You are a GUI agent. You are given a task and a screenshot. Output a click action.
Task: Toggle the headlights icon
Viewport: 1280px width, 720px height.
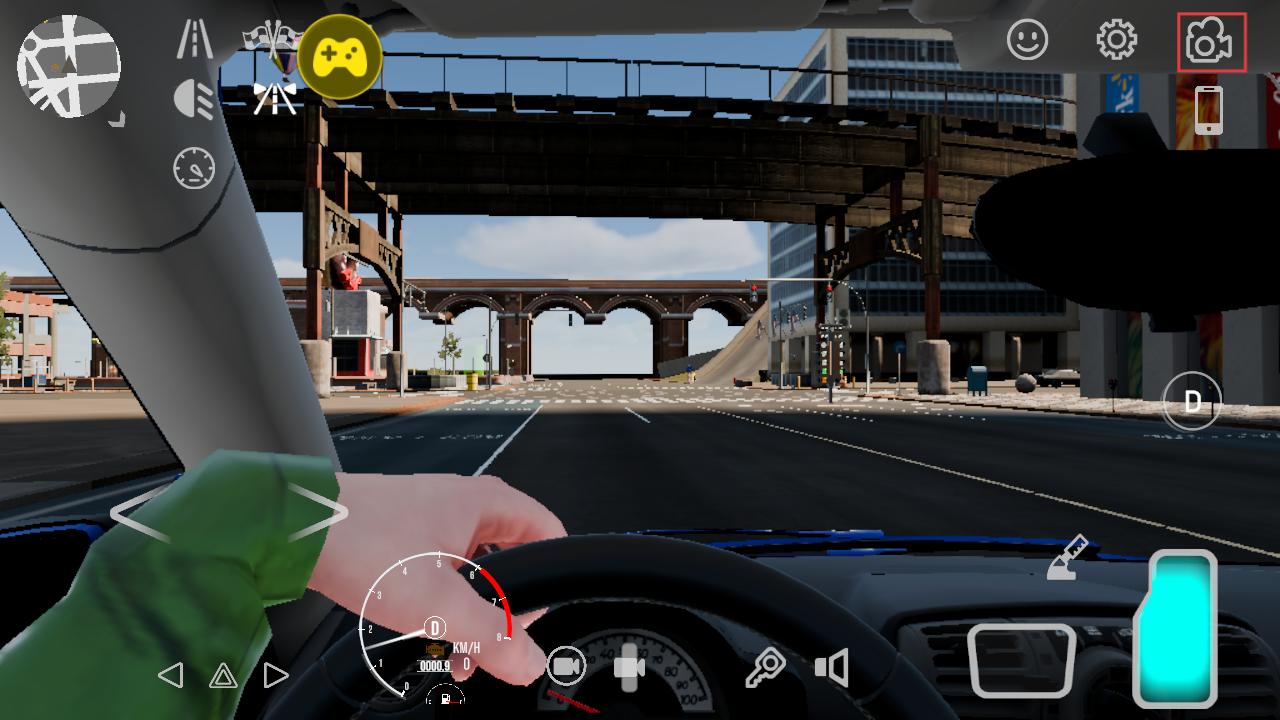click(194, 100)
